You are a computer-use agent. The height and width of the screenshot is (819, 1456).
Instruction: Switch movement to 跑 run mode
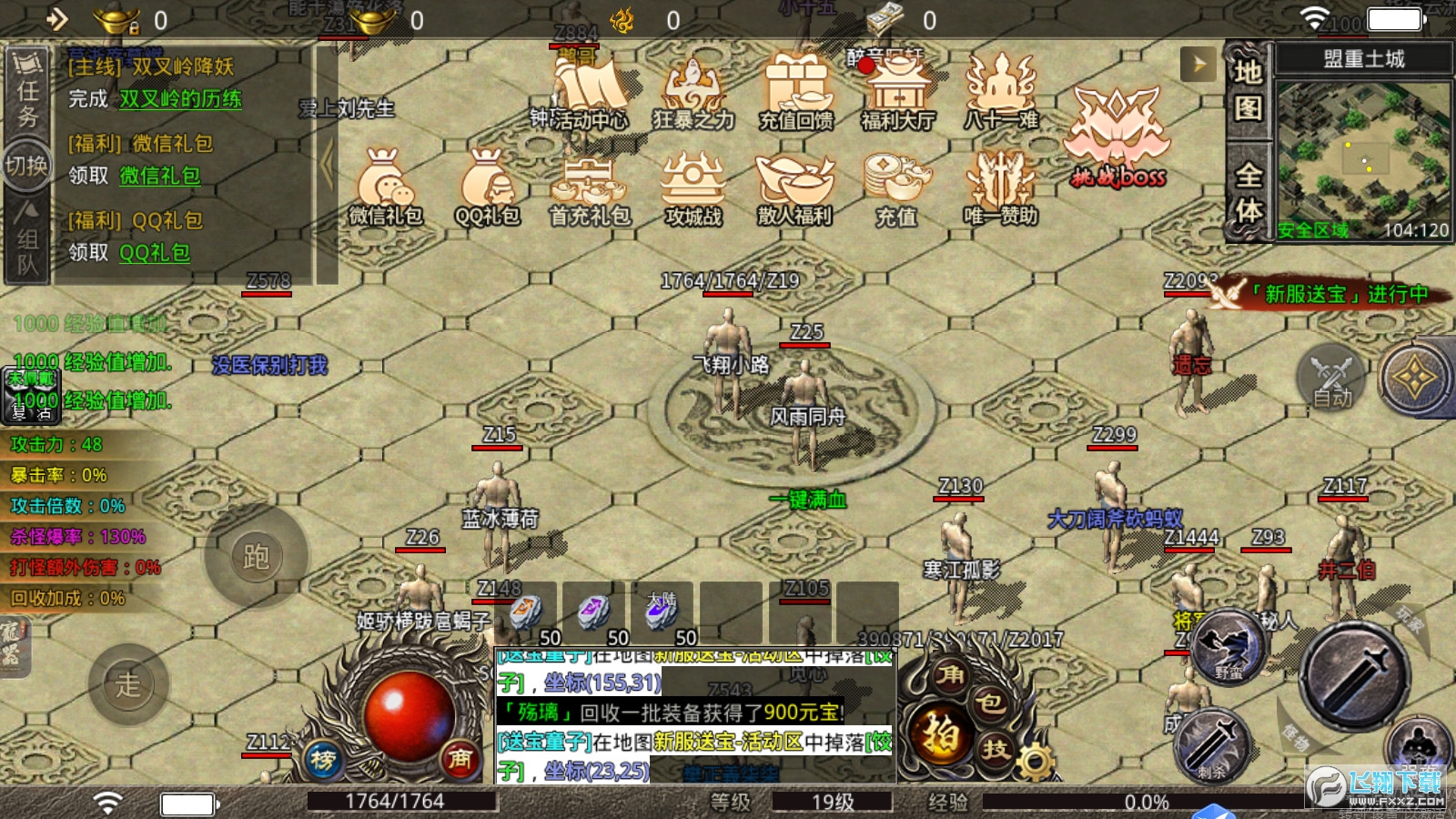point(256,556)
